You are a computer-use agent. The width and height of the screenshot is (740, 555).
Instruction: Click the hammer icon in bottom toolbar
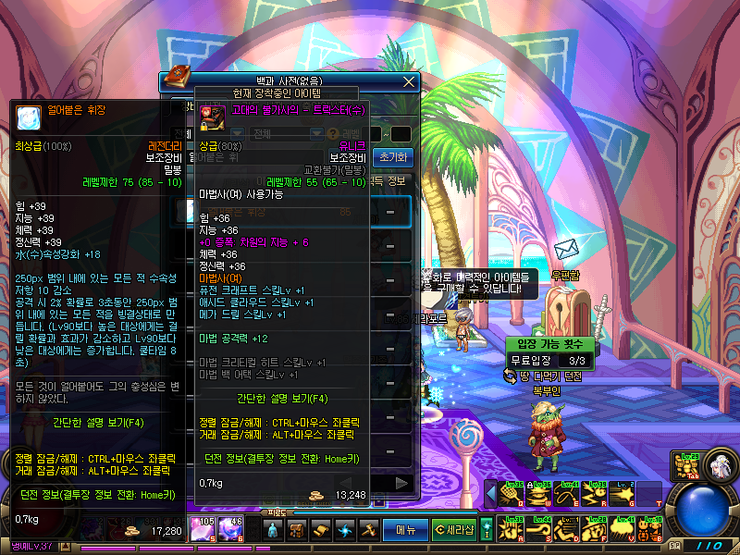[x=368, y=529]
